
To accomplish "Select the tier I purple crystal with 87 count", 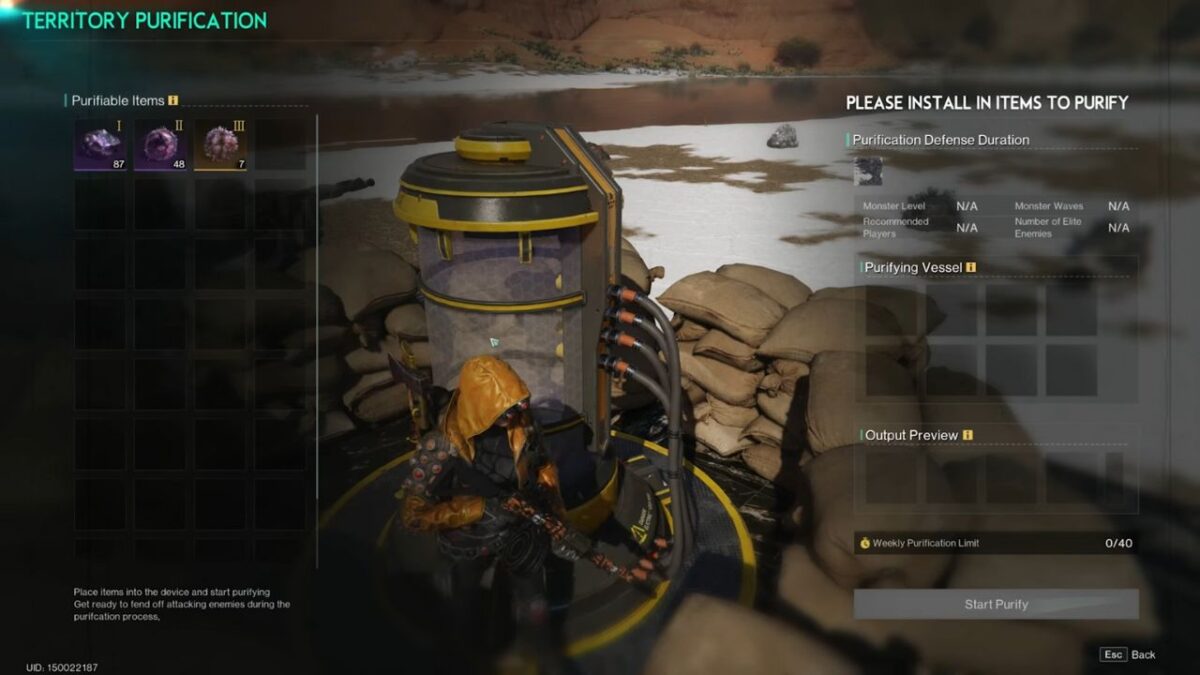I will [100, 146].
